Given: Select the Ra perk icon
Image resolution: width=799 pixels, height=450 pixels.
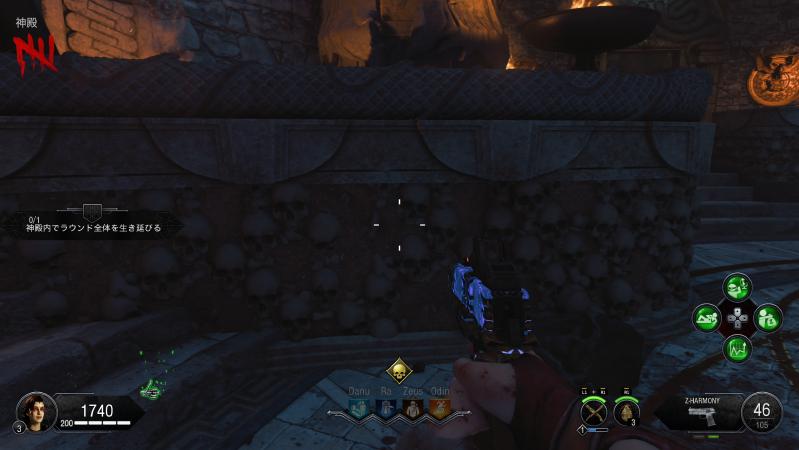Looking at the screenshot, I should pos(386,408).
